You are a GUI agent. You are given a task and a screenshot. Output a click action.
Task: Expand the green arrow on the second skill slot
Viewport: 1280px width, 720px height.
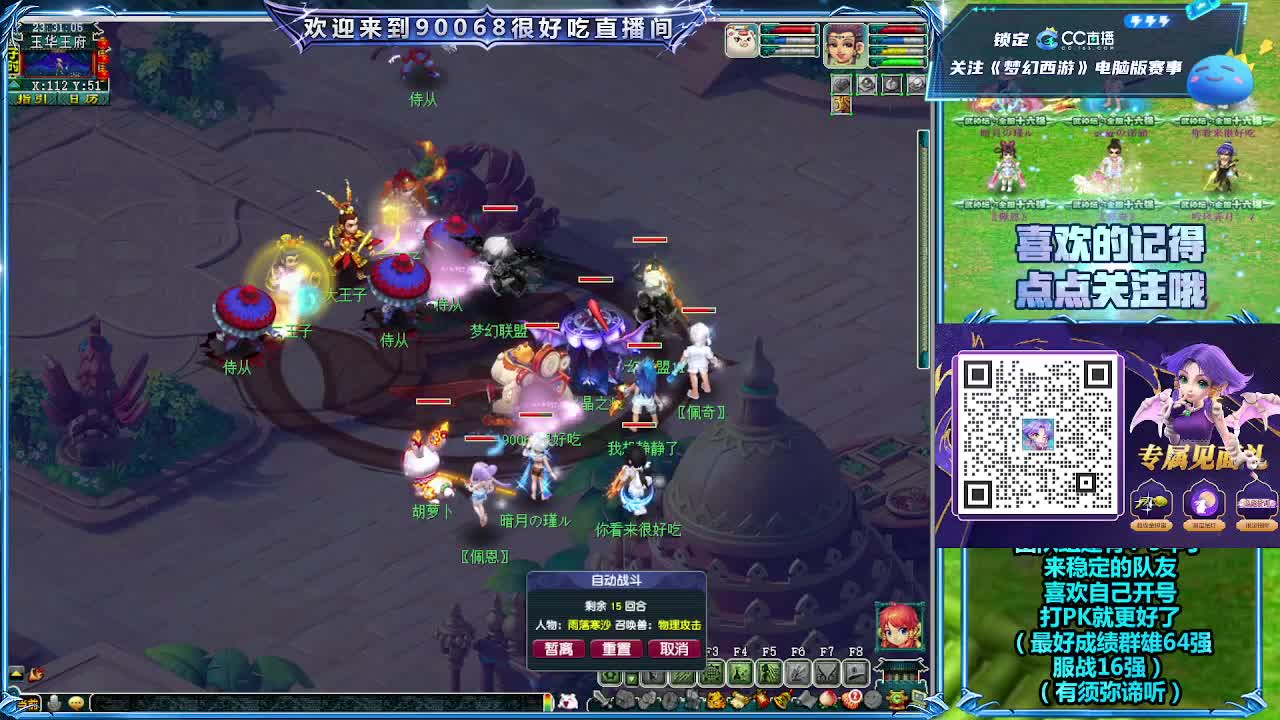tap(630, 678)
